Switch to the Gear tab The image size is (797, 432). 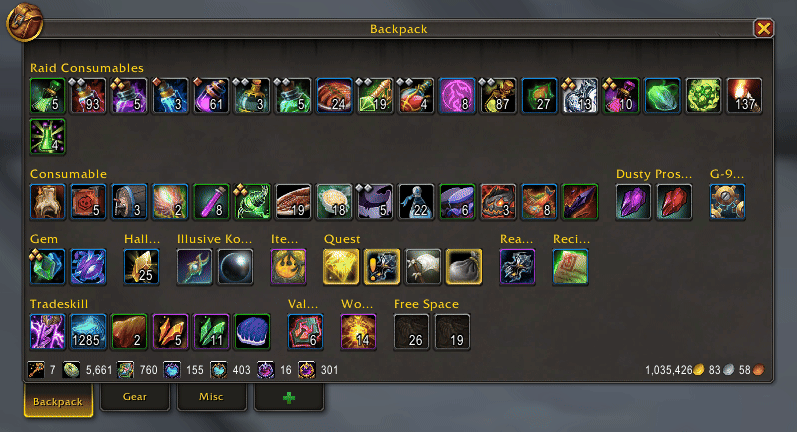(135, 397)
